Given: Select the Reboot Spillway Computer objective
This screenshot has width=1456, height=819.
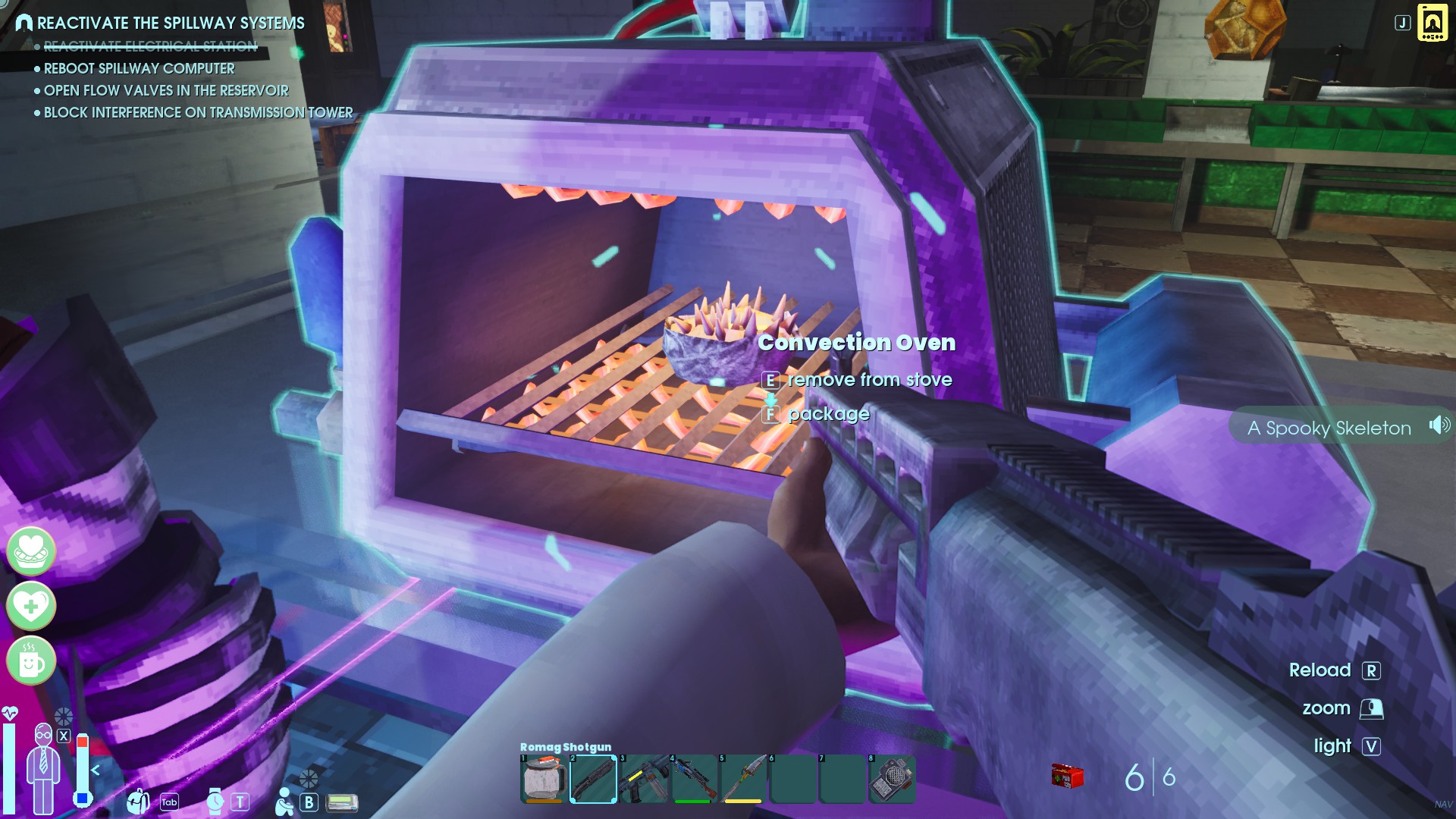Looking at the screenshot, I should [139, 68].
